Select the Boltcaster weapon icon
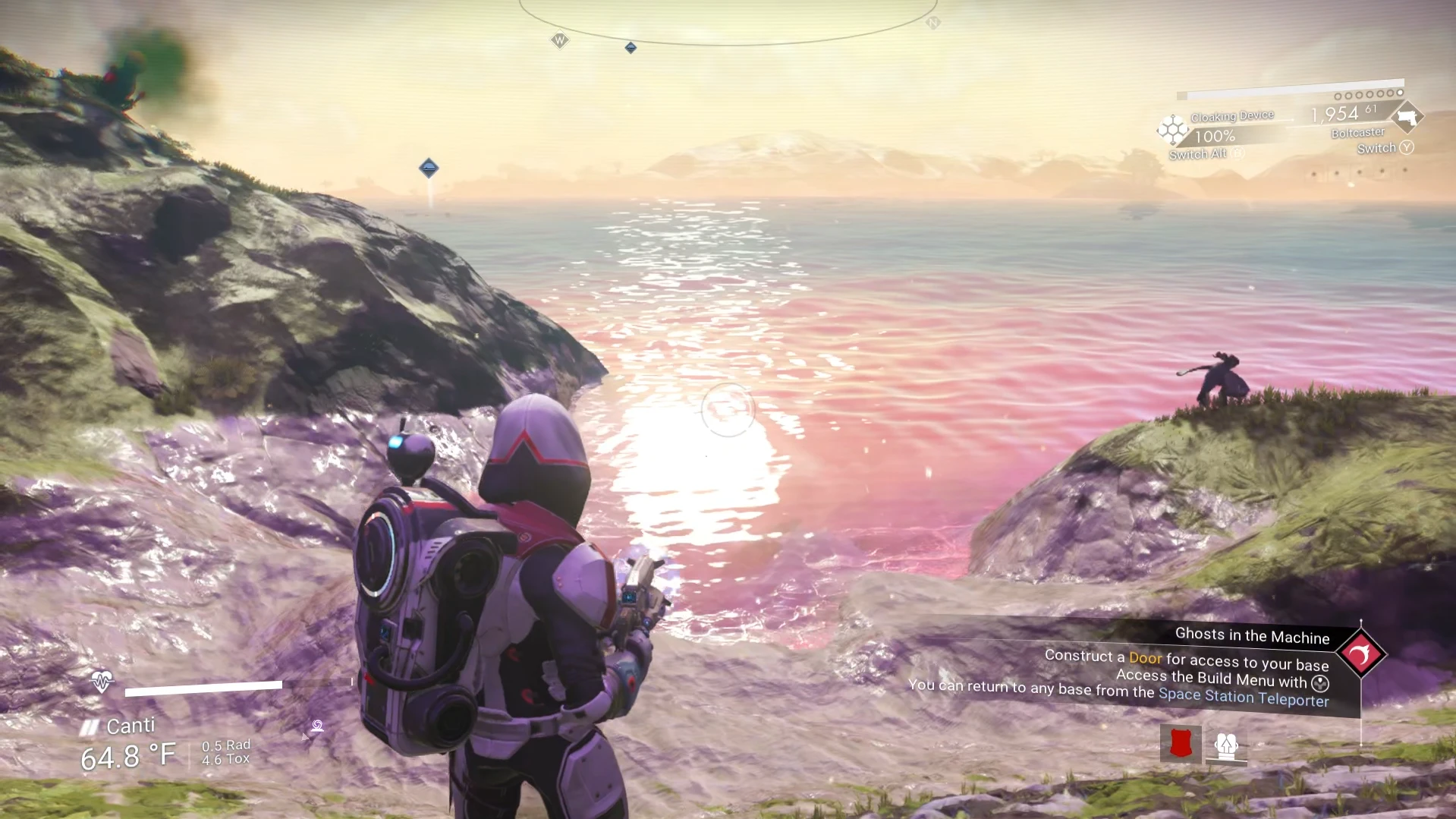 1407,117
